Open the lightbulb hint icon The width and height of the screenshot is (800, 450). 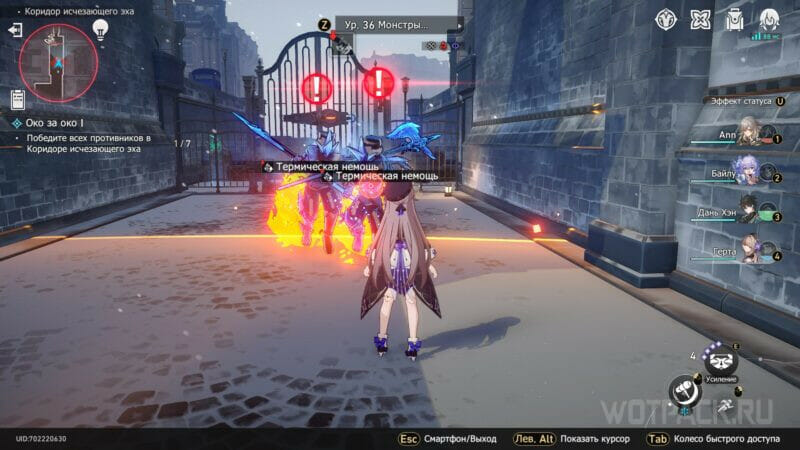pyautogui.click(x=100, y=30)
